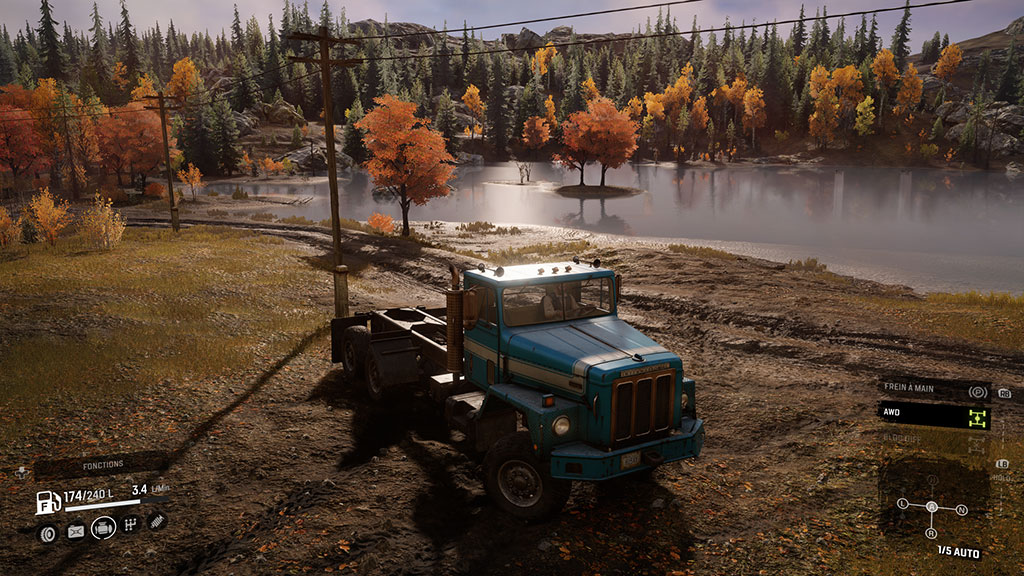
Task: Select the A automatic gear position
Action: pos(932,506)
